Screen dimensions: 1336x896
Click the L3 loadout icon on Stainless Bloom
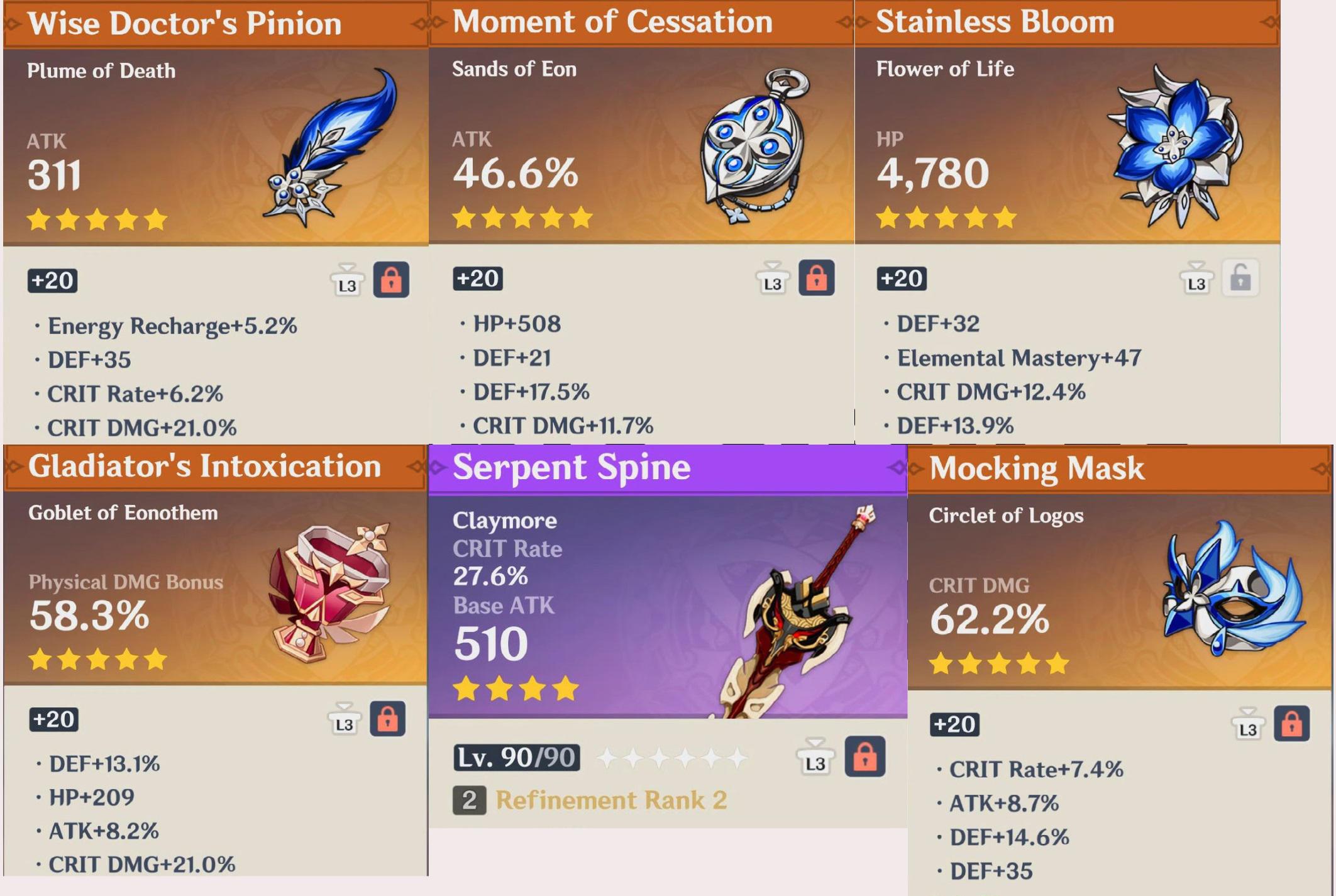[x=1196, y=283]
